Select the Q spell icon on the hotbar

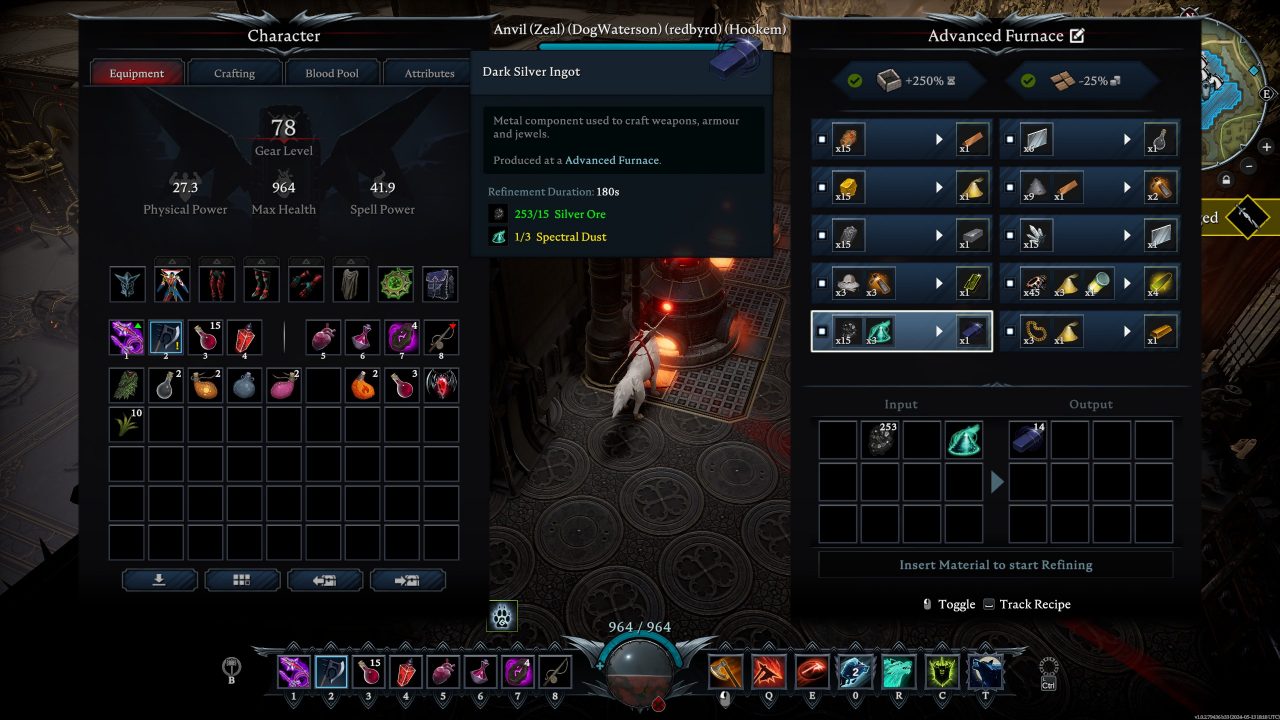(x=770, y=671)
